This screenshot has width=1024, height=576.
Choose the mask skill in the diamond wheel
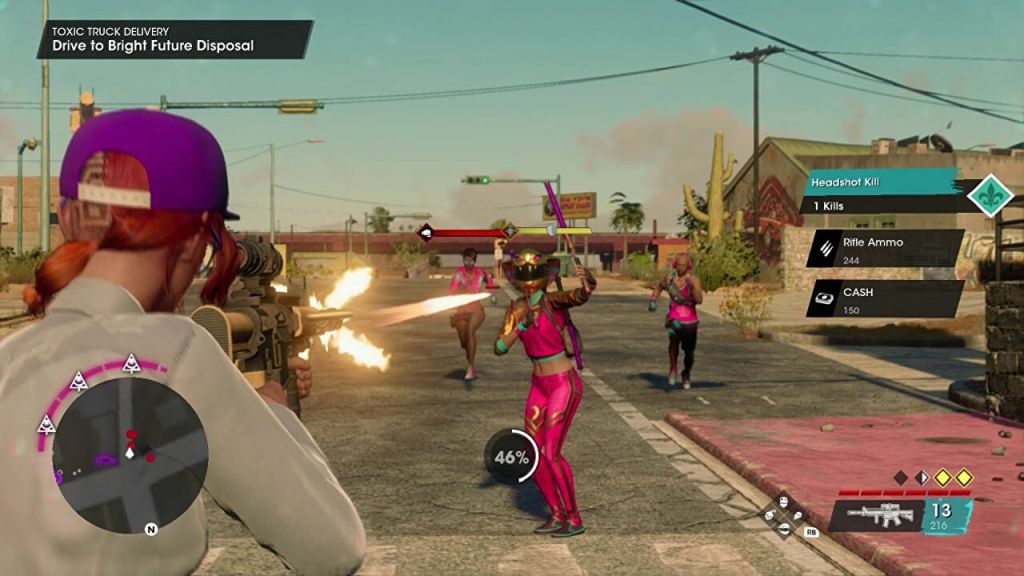[x=784, y=501]
